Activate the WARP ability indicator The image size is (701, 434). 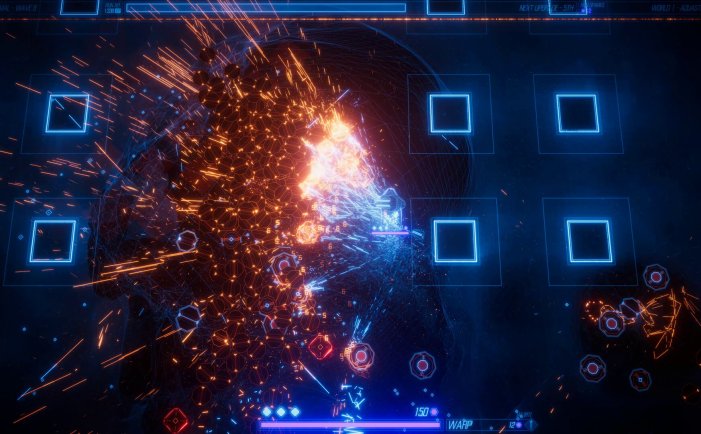coord(461,424)
